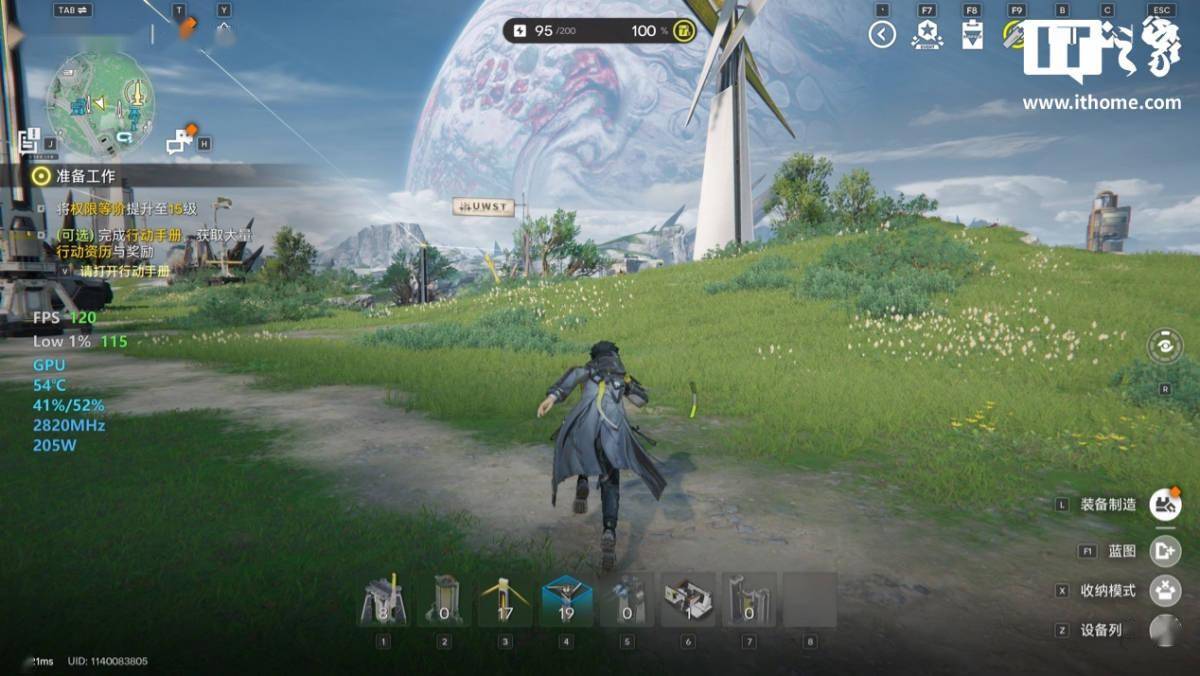Choose the highlighted blue slot with 19
This screenshot has width=1200, height=676.
click(566, 600)
